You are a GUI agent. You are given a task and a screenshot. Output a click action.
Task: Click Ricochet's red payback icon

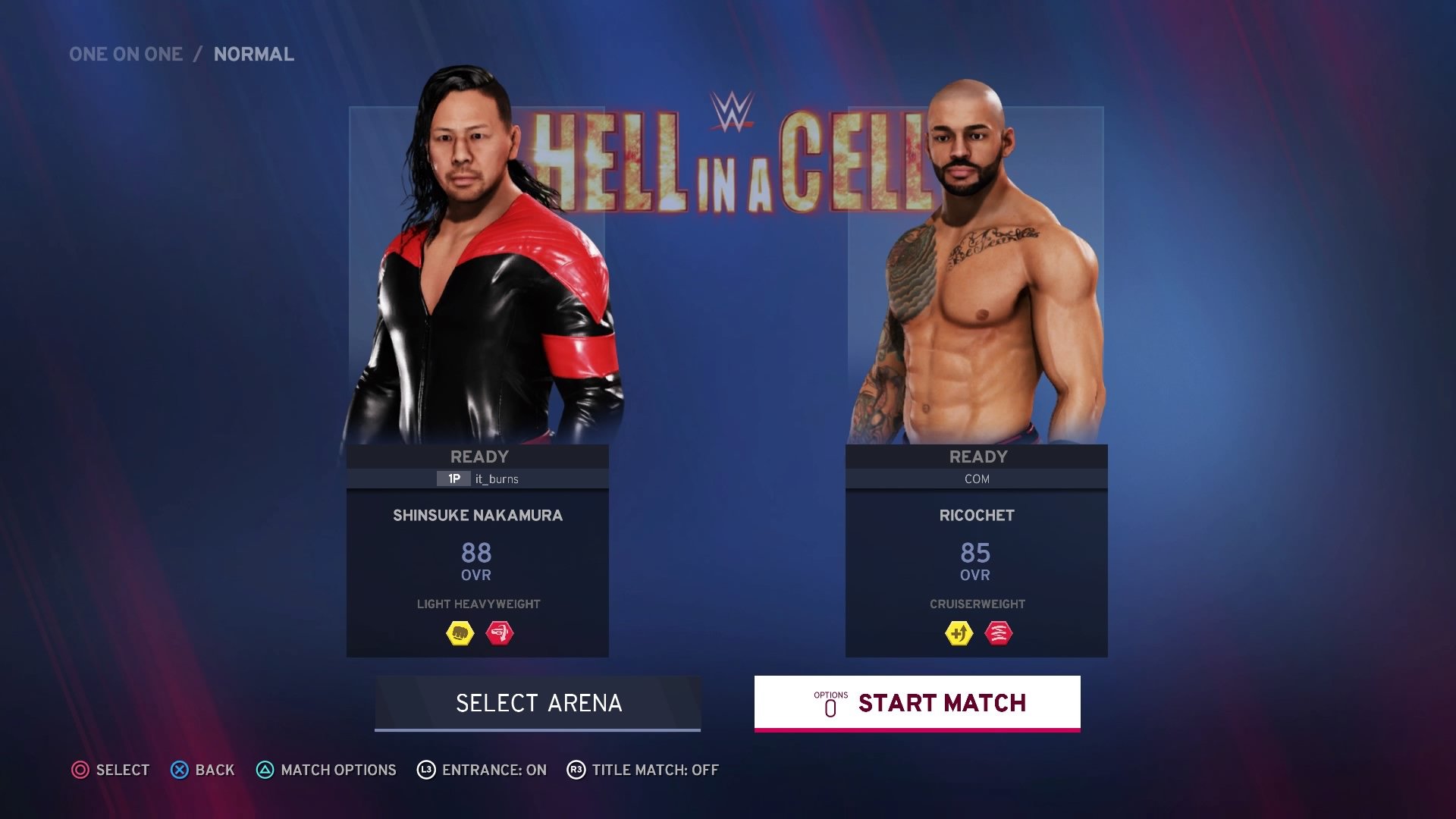pyautogui.click(x=998, y=633)
